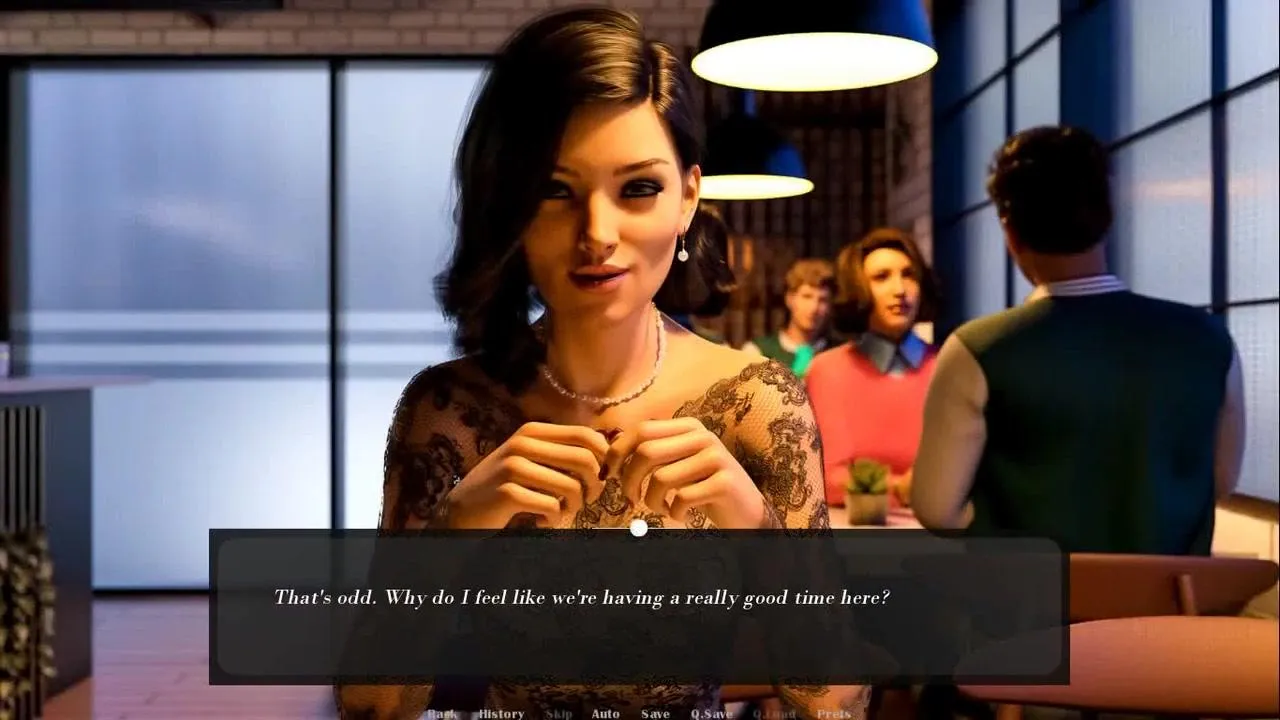The width and height of the screenshot is (1280, 720).
Task: Click the dialogue text box to continue
Action: (638, 608)
